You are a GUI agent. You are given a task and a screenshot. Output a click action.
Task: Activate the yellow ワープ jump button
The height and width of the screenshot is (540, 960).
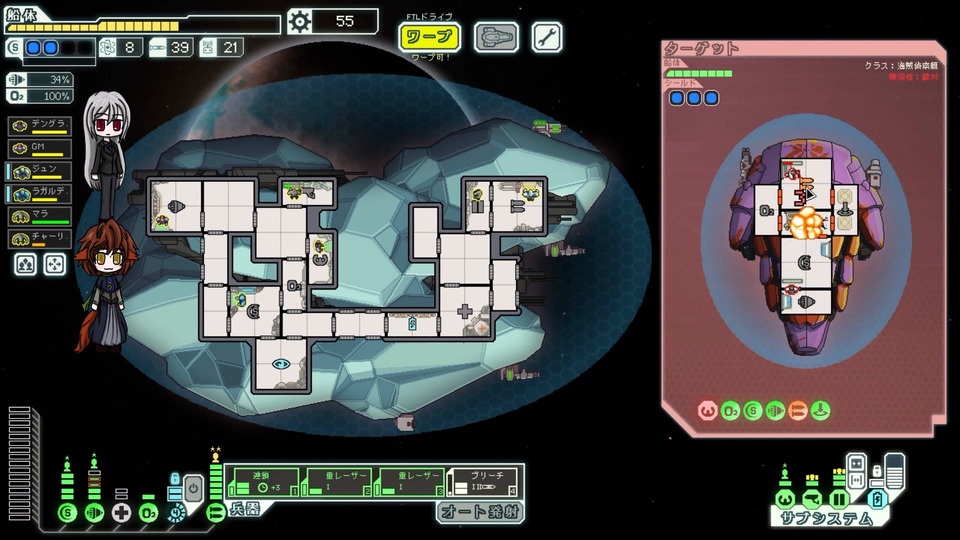pyautogui.click(x=430, y=38)
